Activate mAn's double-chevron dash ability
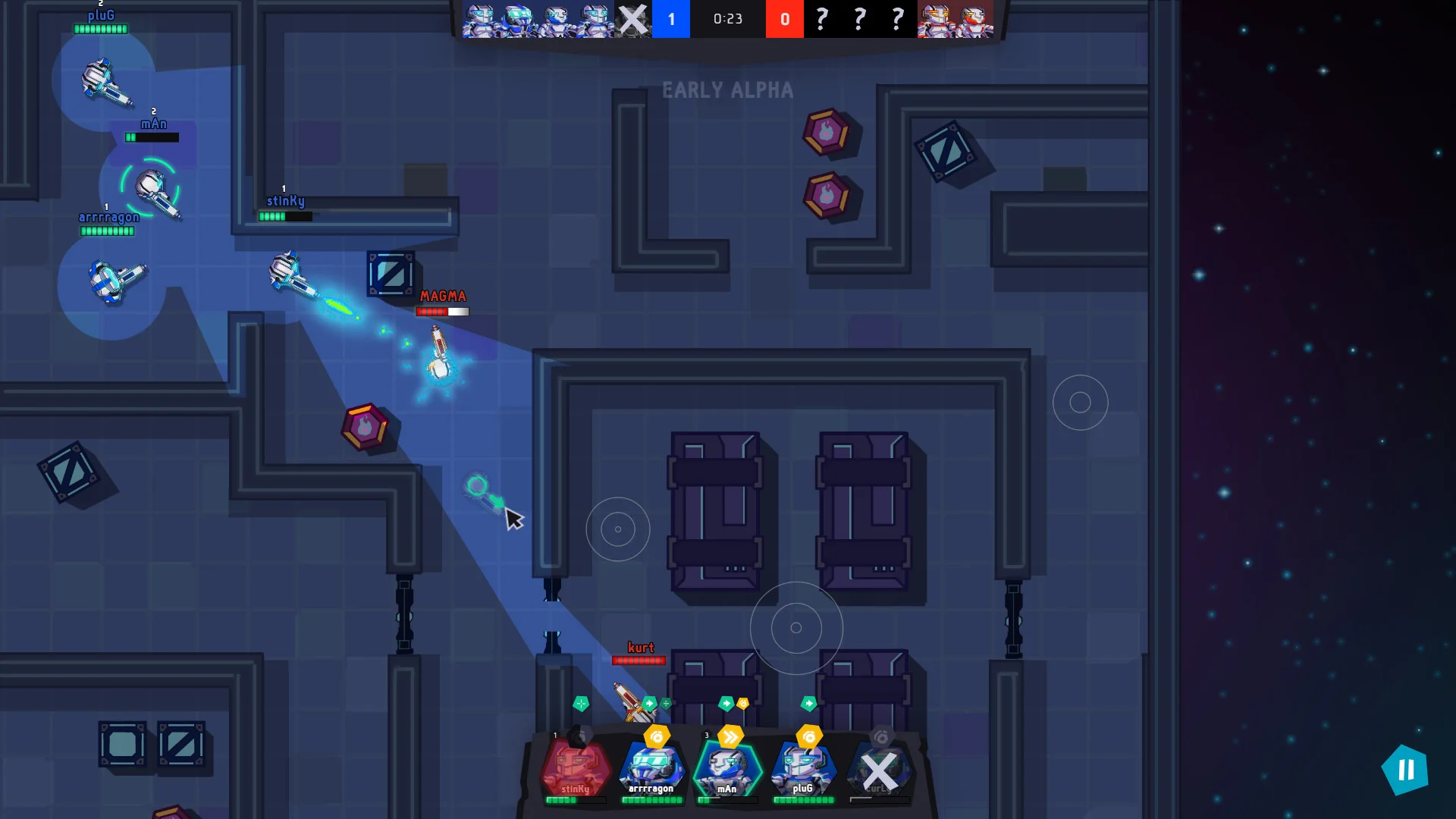The image size is (1456, 819). click(x=731, y=736)
